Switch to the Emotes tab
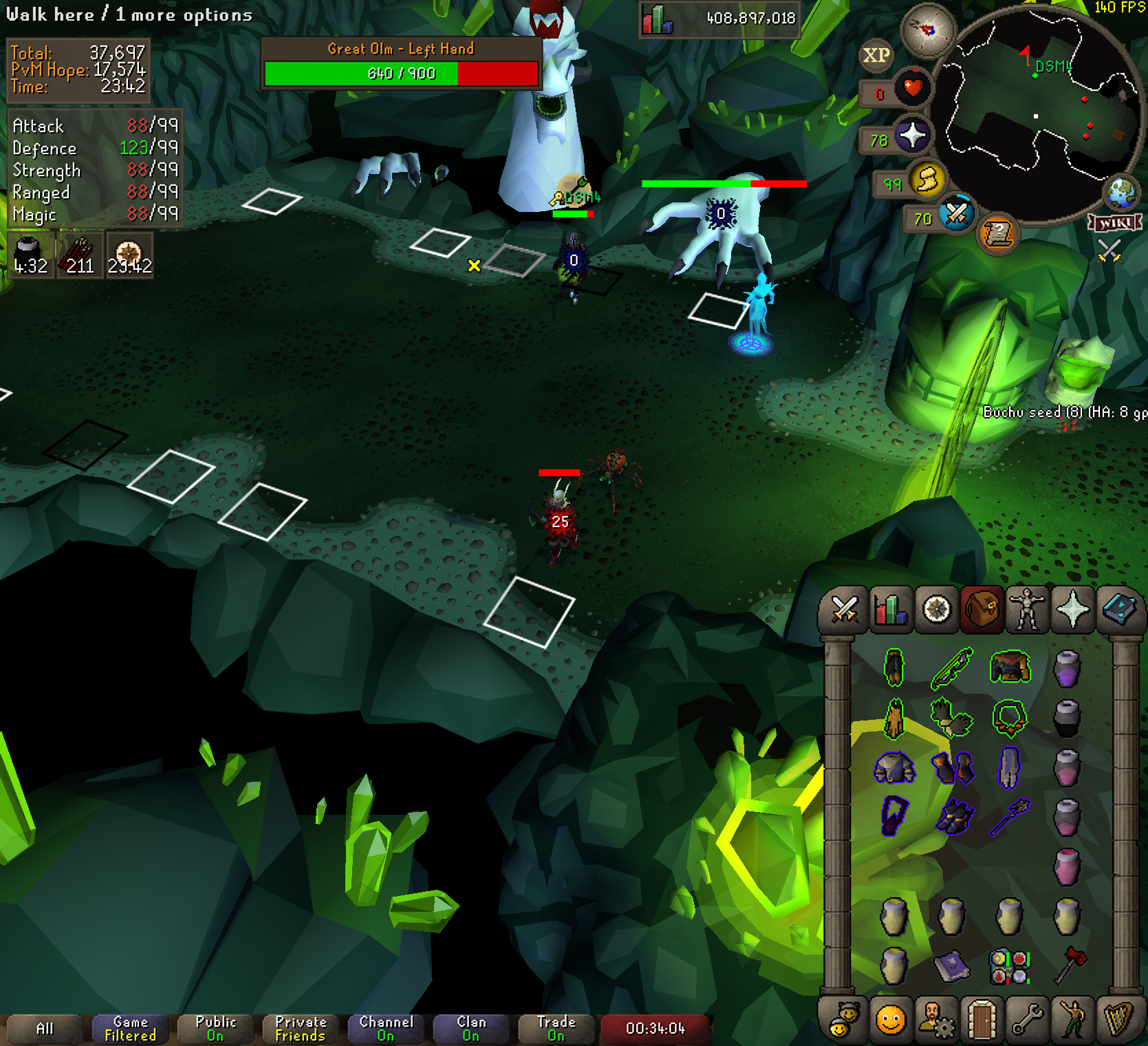Image resolution: width=1148 pixels, height=1046 pixels. [1072, 1020]
